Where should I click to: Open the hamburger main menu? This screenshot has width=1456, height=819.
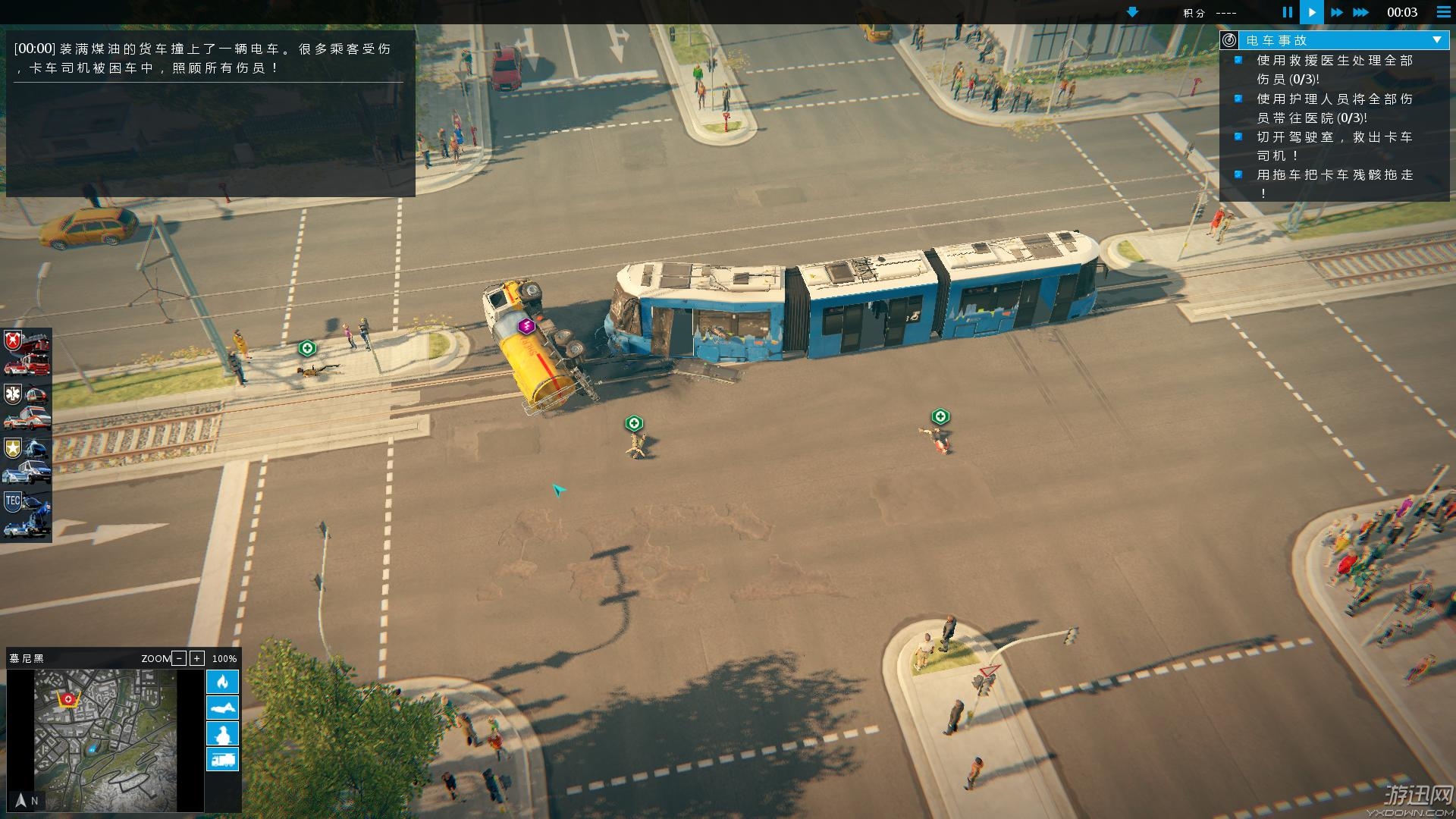(x=1443, y=12)
